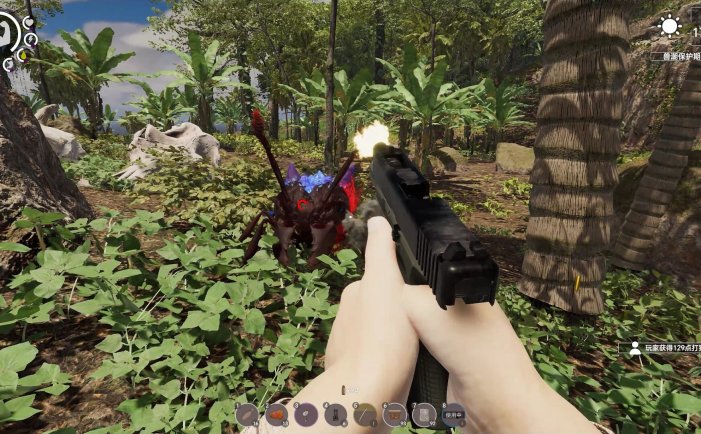Click the lightning bolt stamina icon
Screen dimensions: 701x434
click(32, 40)
